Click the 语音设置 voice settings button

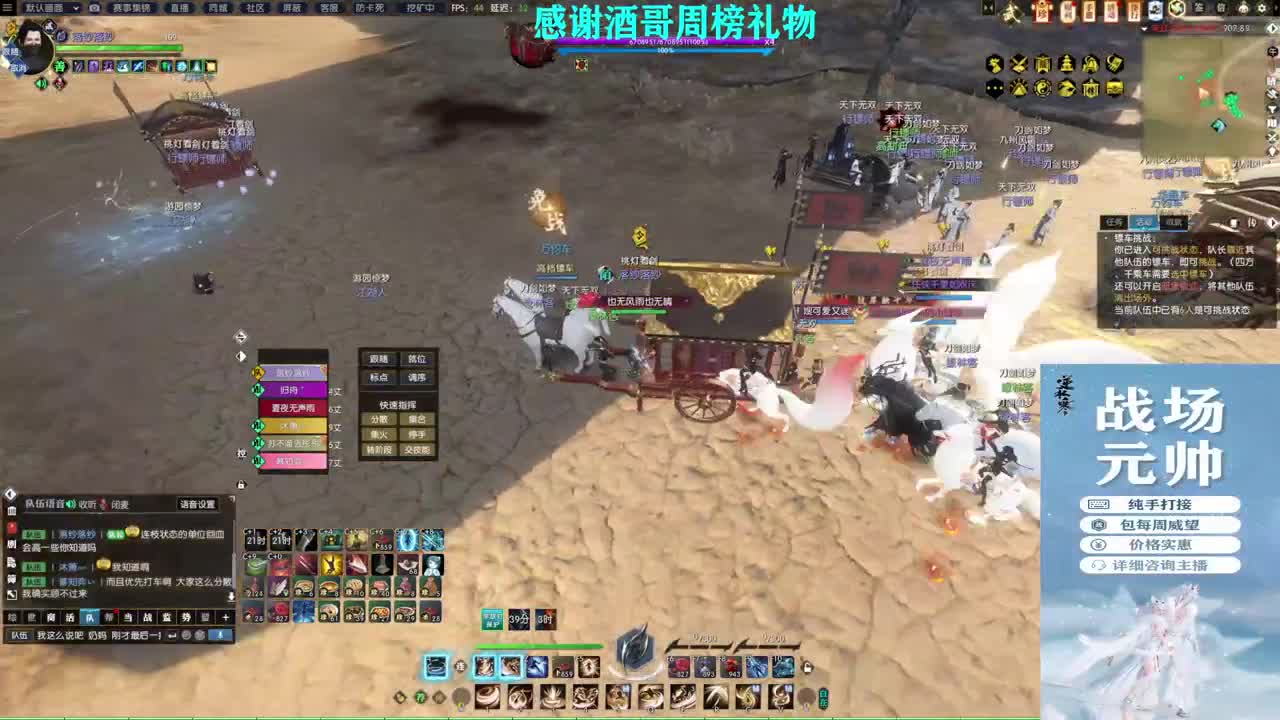pos(198,504)
